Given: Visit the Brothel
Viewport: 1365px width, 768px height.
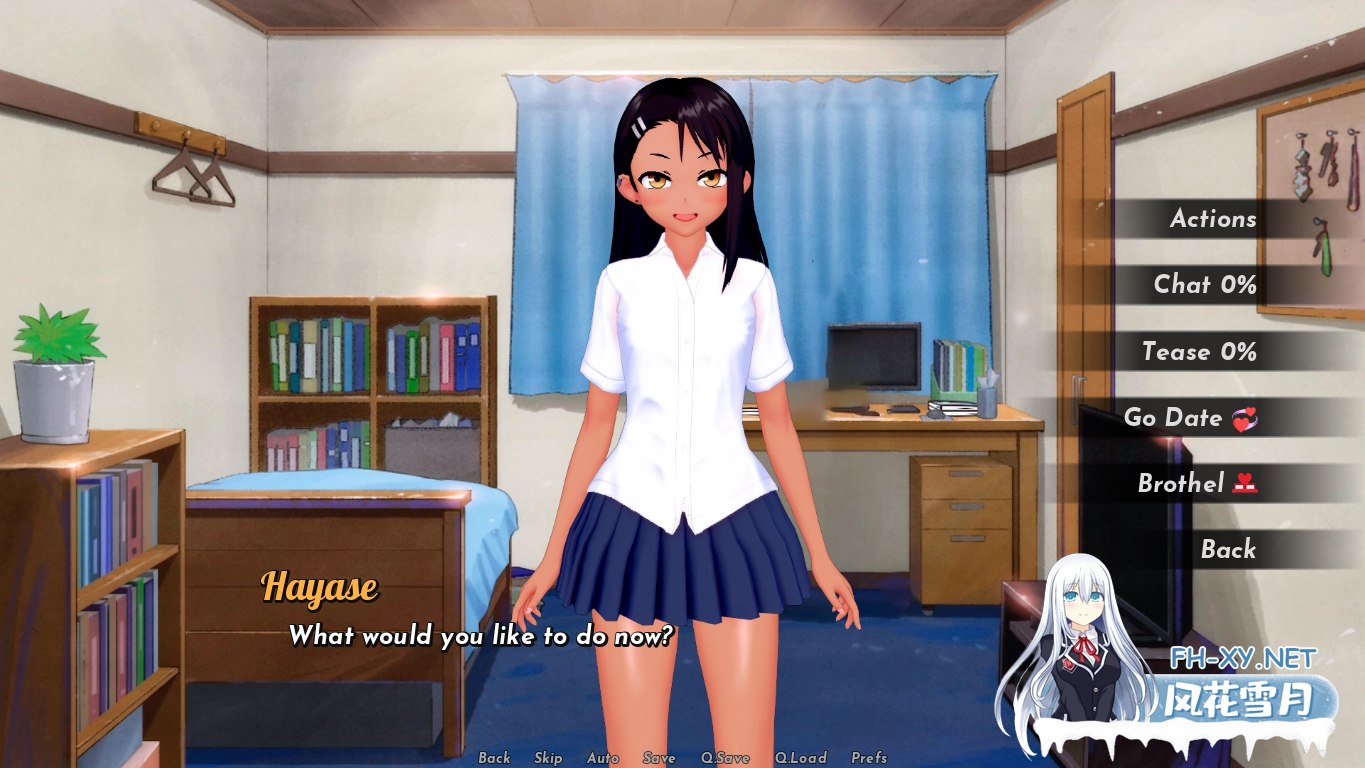Looking at the screenshot, I should (x=1195, y=483).
